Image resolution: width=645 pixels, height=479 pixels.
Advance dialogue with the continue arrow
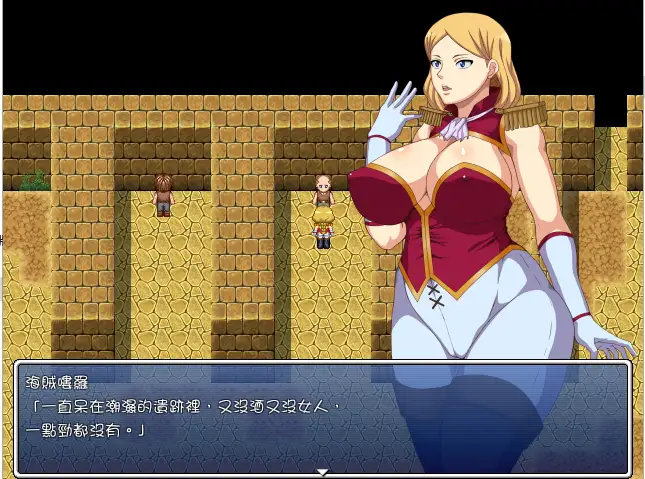(322, 471)
